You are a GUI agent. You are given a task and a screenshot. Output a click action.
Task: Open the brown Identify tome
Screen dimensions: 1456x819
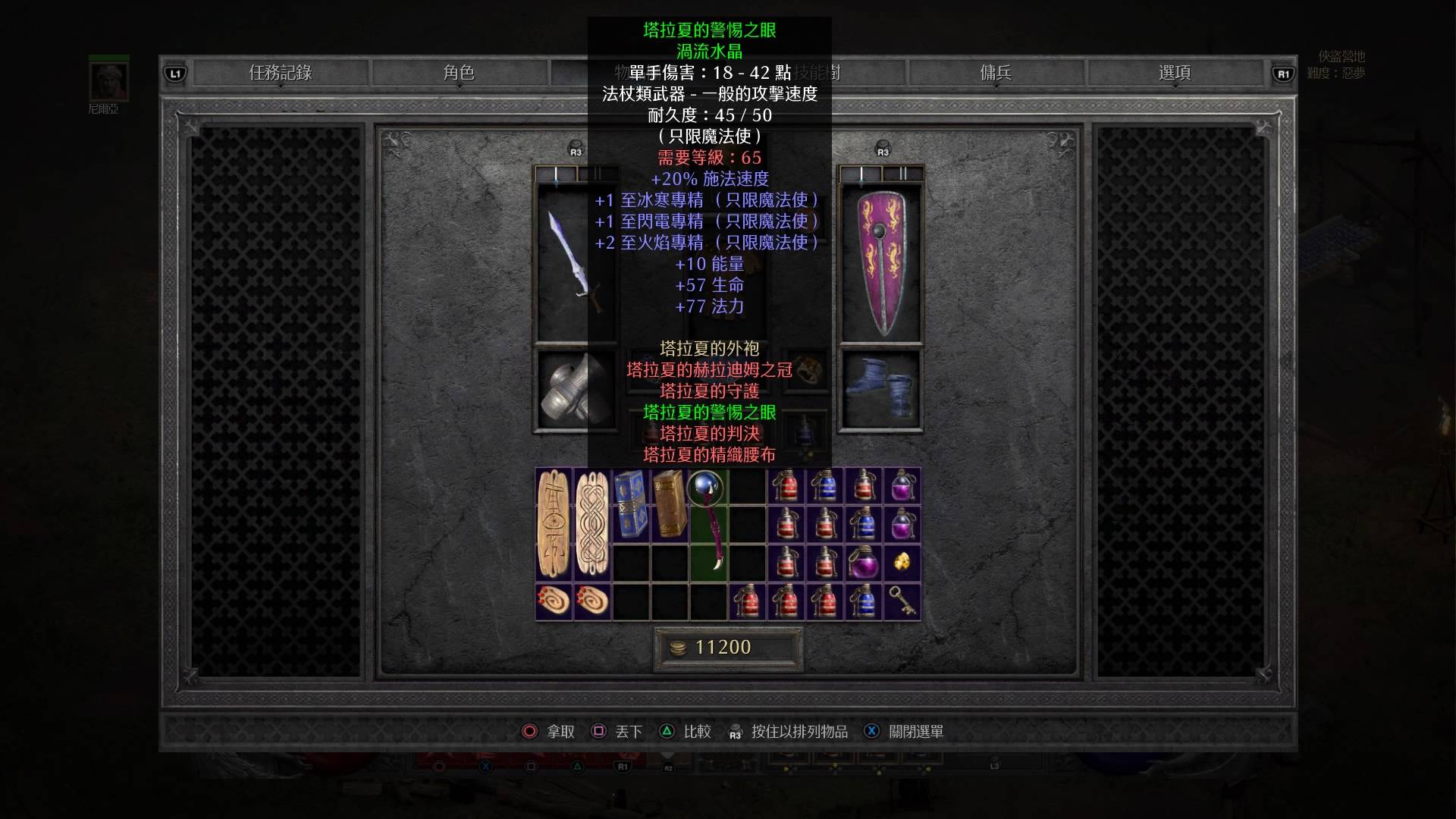[x=670, y=504]
